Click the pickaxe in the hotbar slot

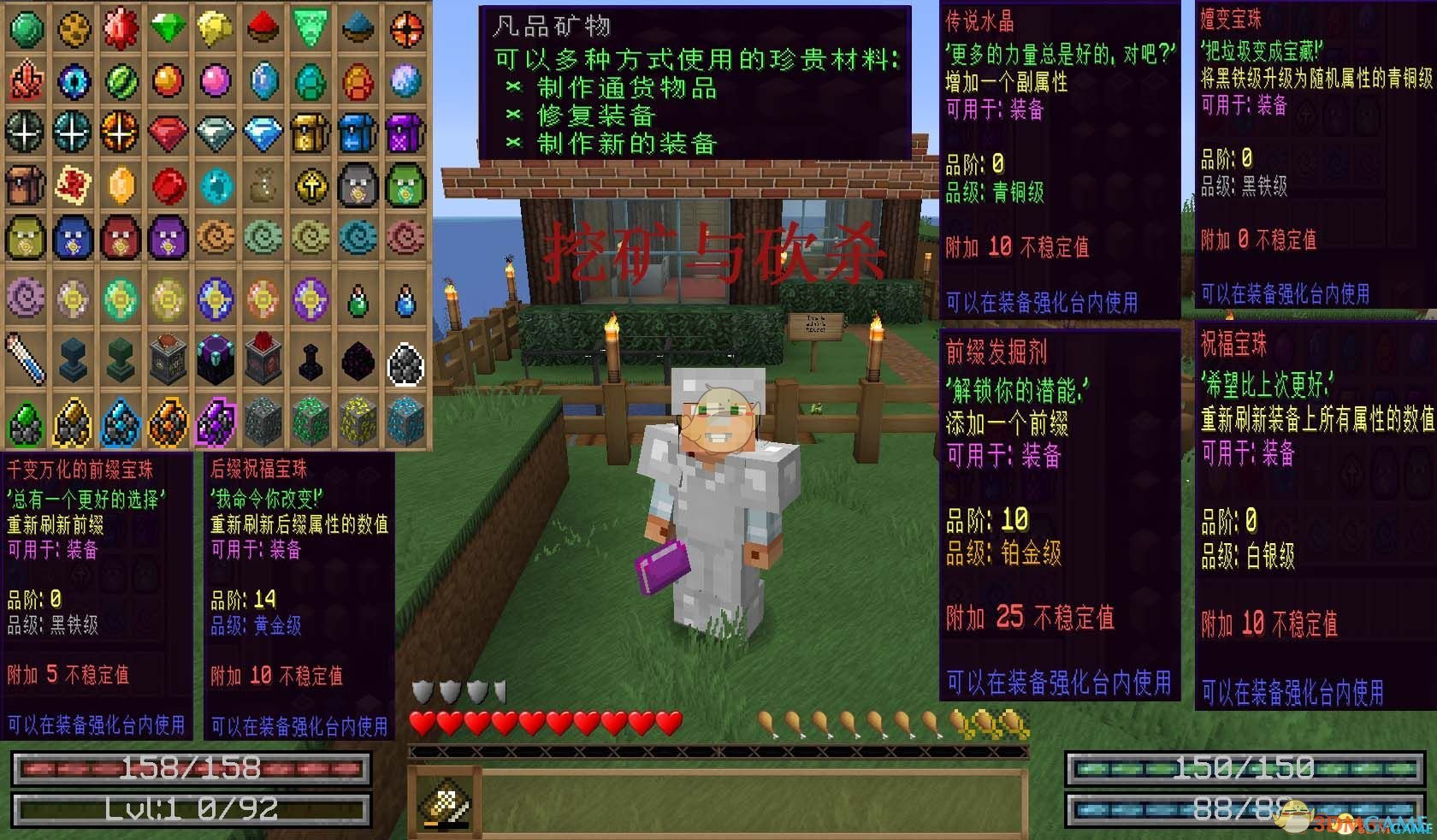[x=446, y=800]
